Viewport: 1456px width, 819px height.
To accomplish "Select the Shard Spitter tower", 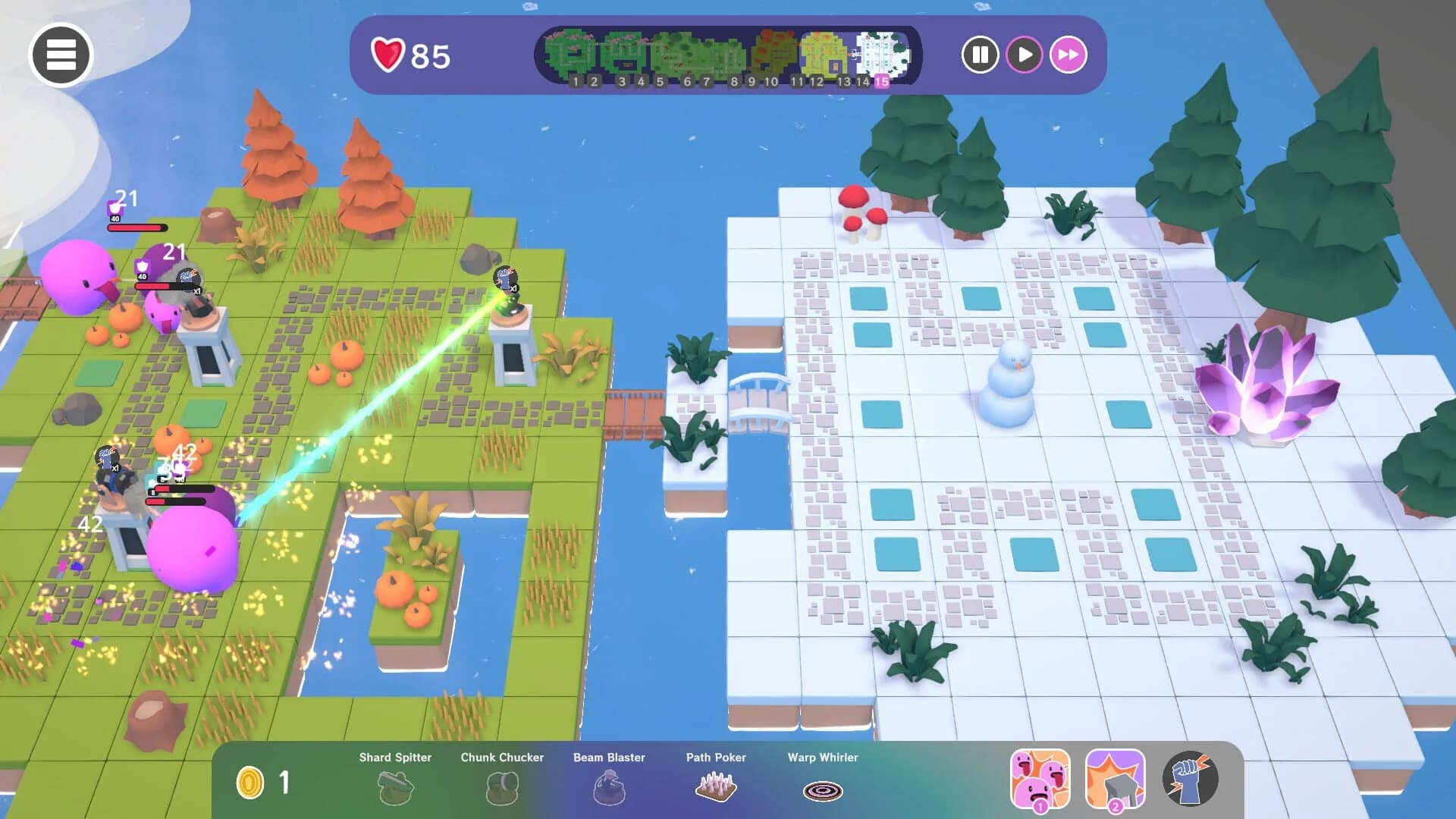I will (x=396, y=789).
